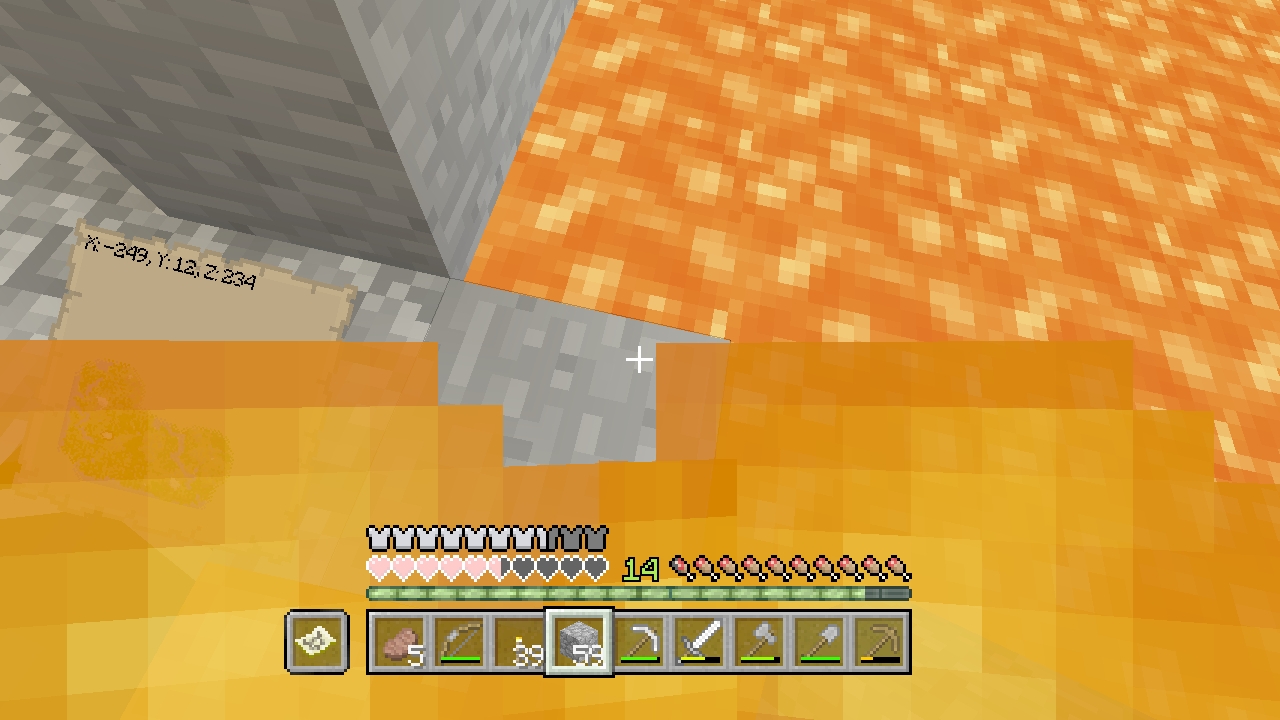
Task: Select the iron shovel slot
Action: pyautogui.click(x=819, y=642)
